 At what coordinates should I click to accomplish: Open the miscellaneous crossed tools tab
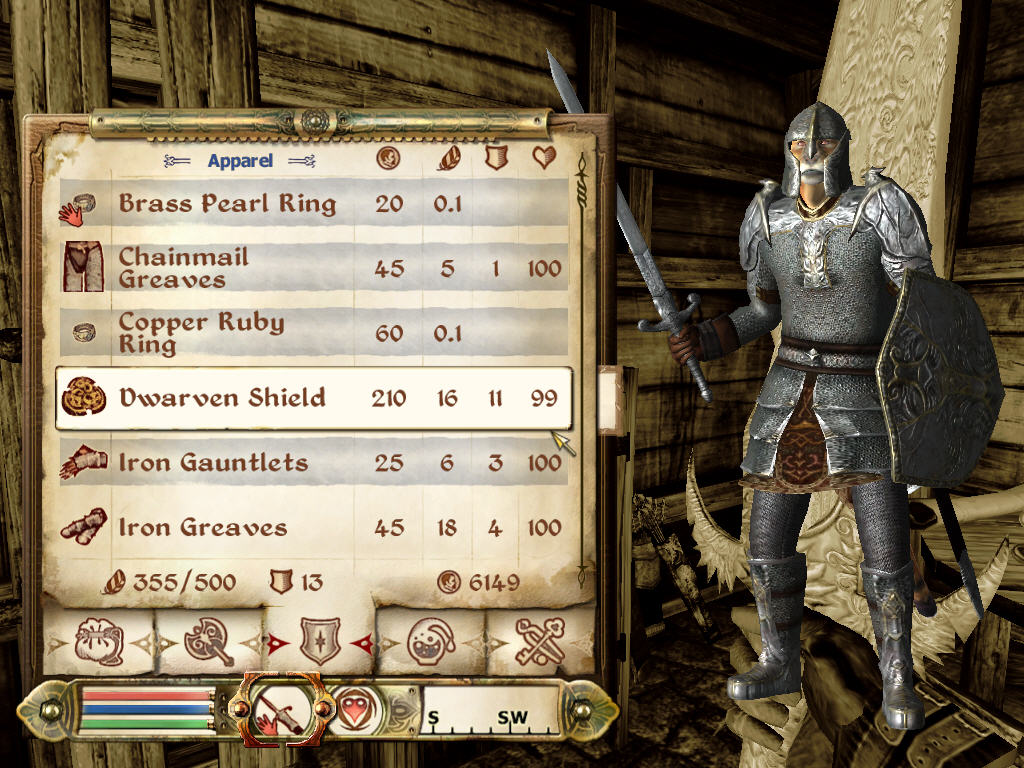coord(541,641)
